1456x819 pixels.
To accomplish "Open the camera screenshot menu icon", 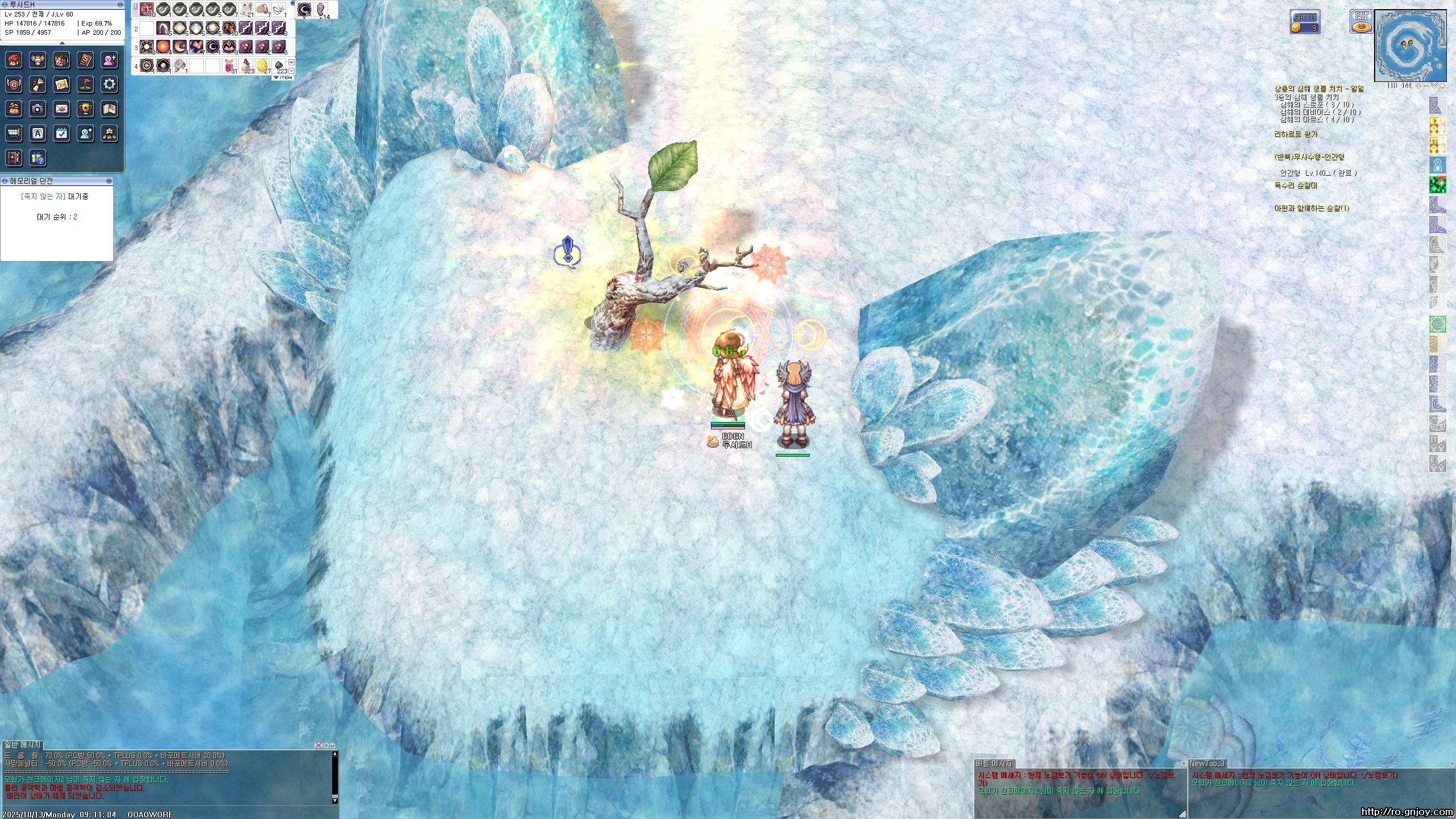I will [x=38, y=109].
